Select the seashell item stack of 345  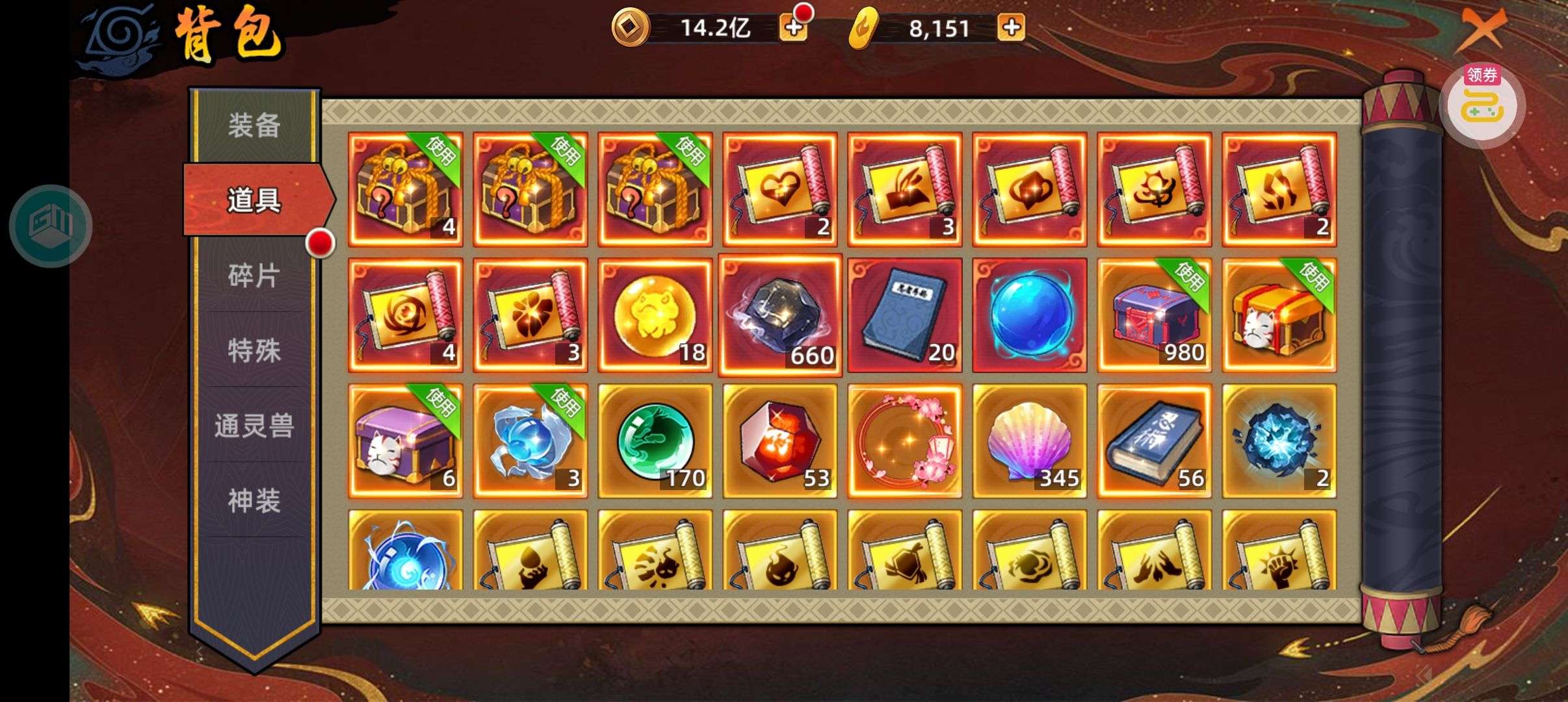[x=1030, y=441]
